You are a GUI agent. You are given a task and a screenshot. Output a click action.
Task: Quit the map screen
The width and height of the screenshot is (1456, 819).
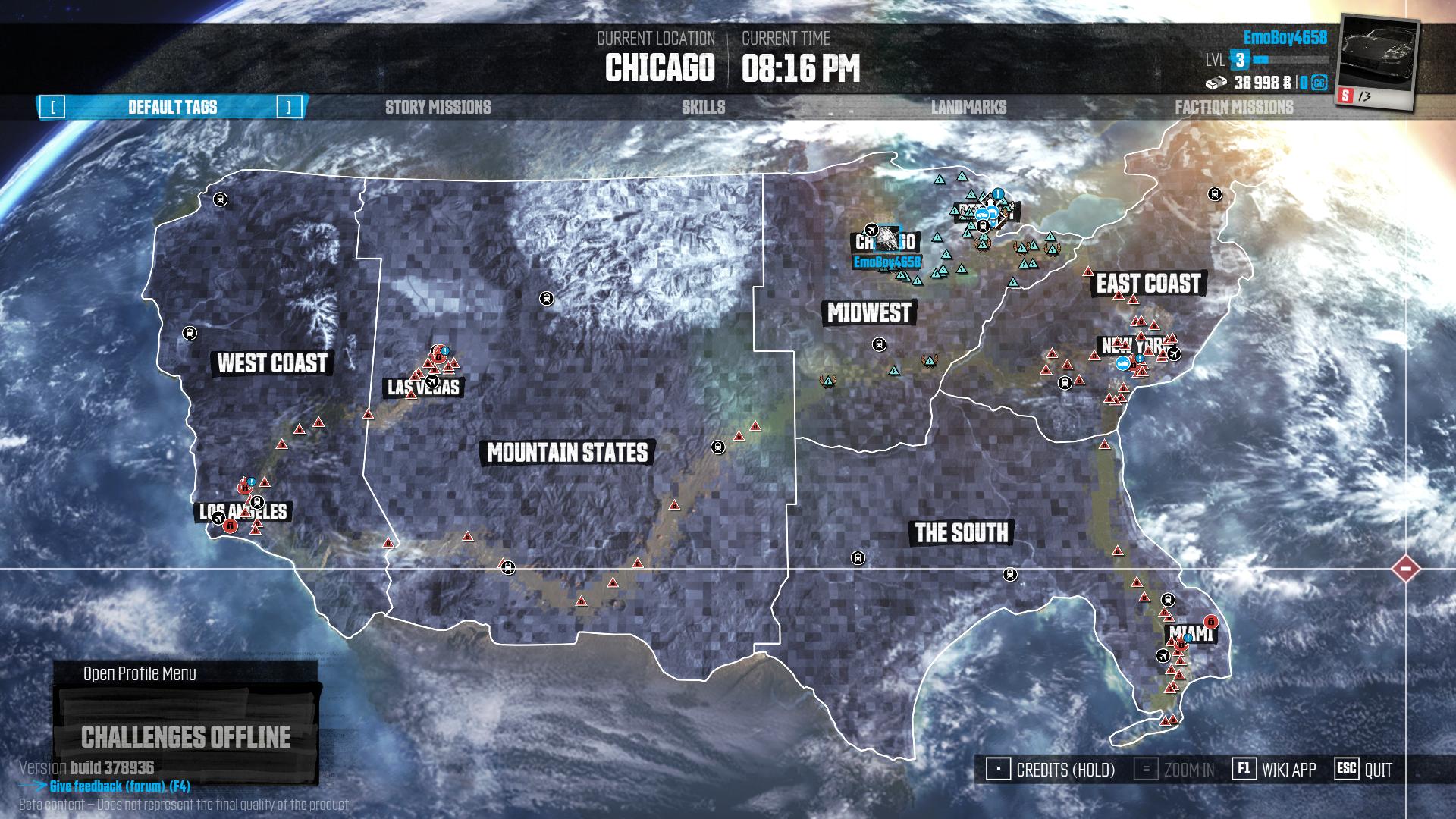[x=1364, y=770]
